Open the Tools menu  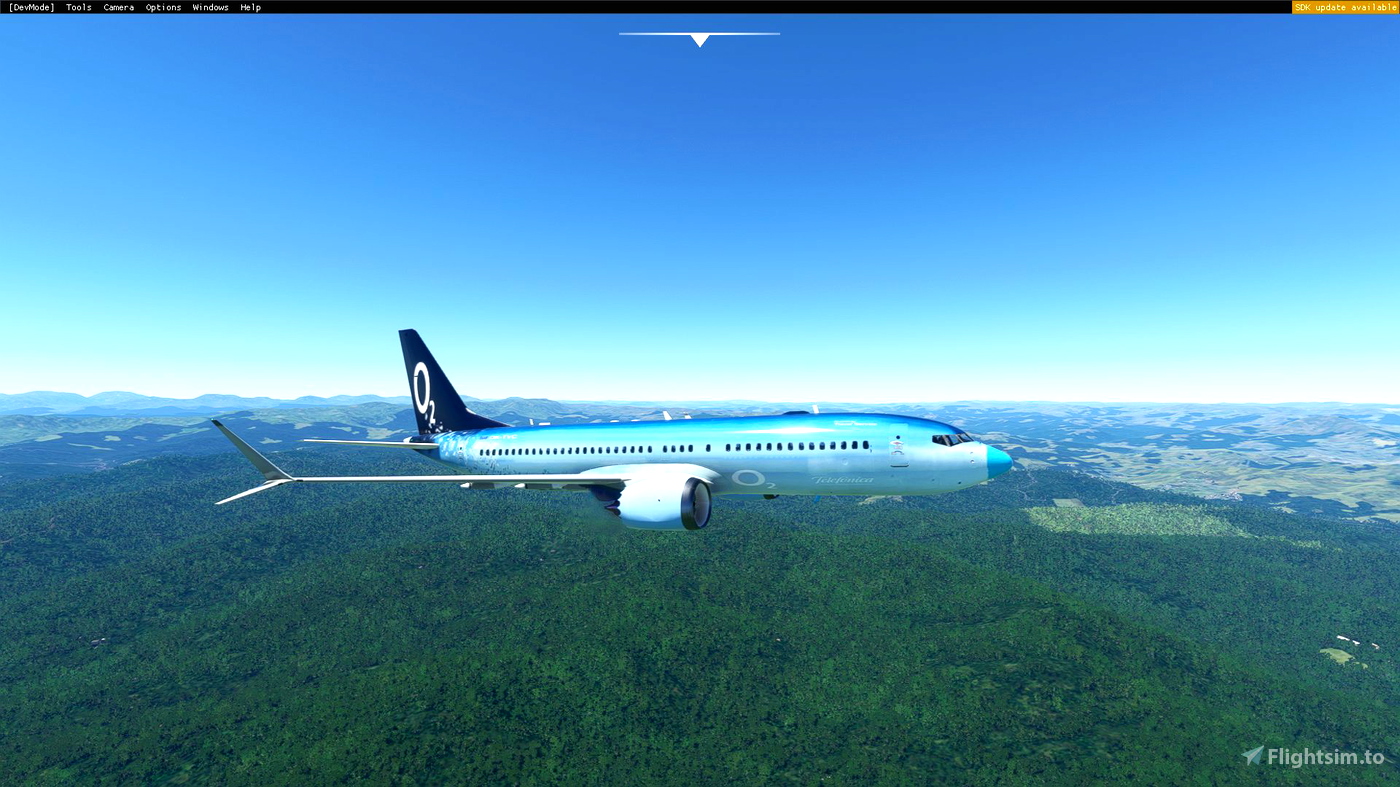click(78, 6)
